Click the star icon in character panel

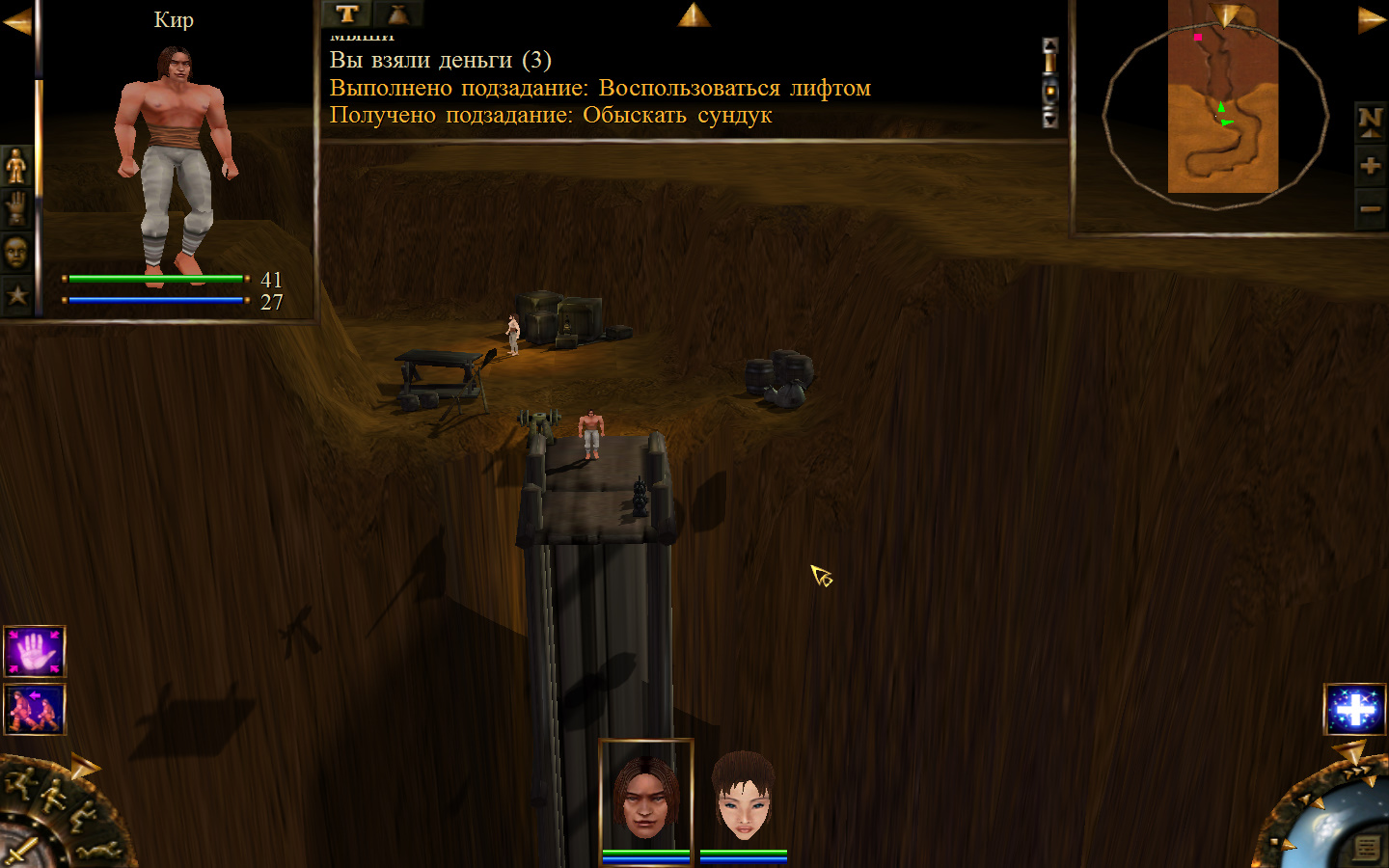pyautogui.click(x=16, y=294)
